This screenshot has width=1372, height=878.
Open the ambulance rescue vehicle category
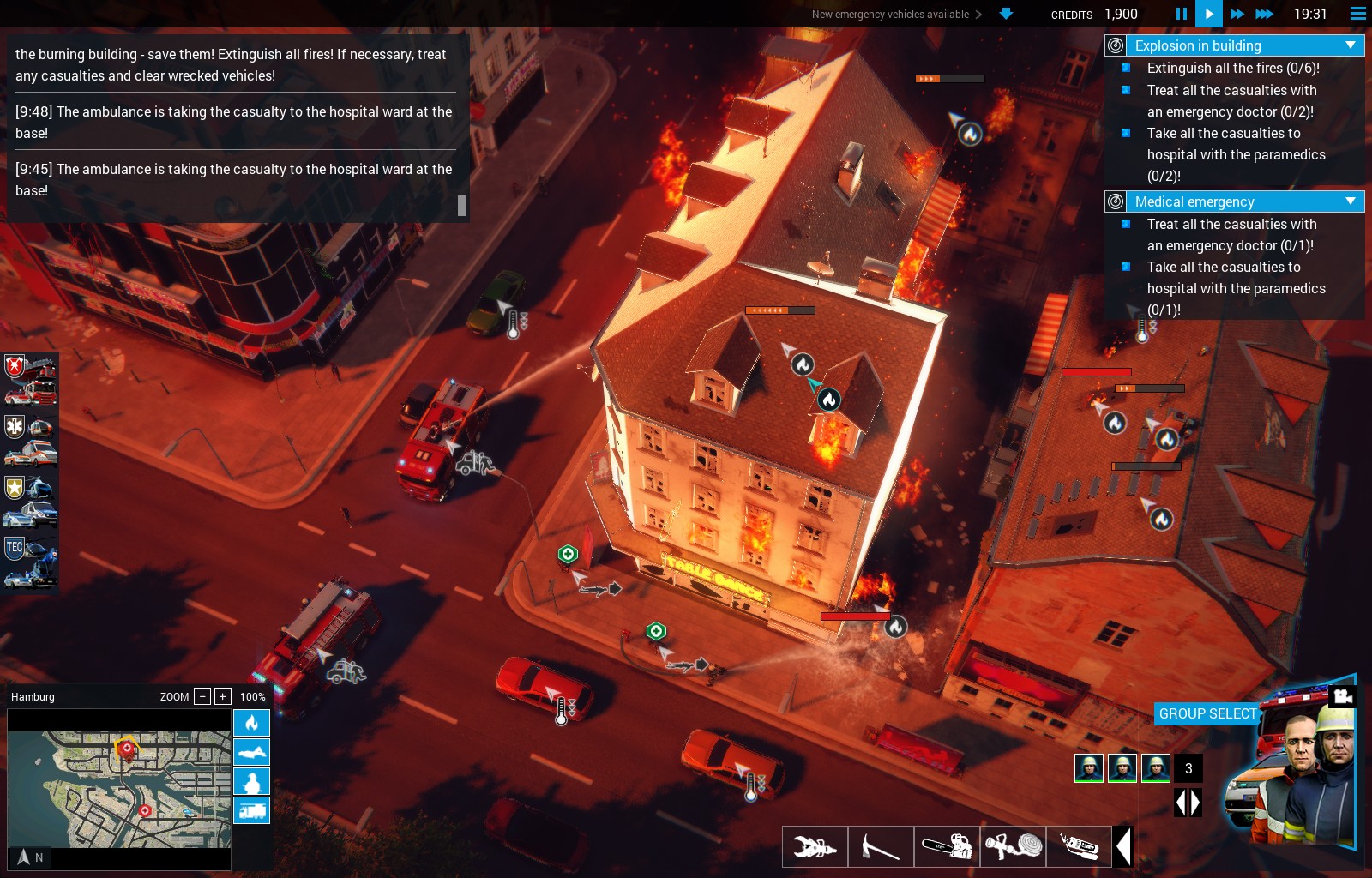pos(31,440)
